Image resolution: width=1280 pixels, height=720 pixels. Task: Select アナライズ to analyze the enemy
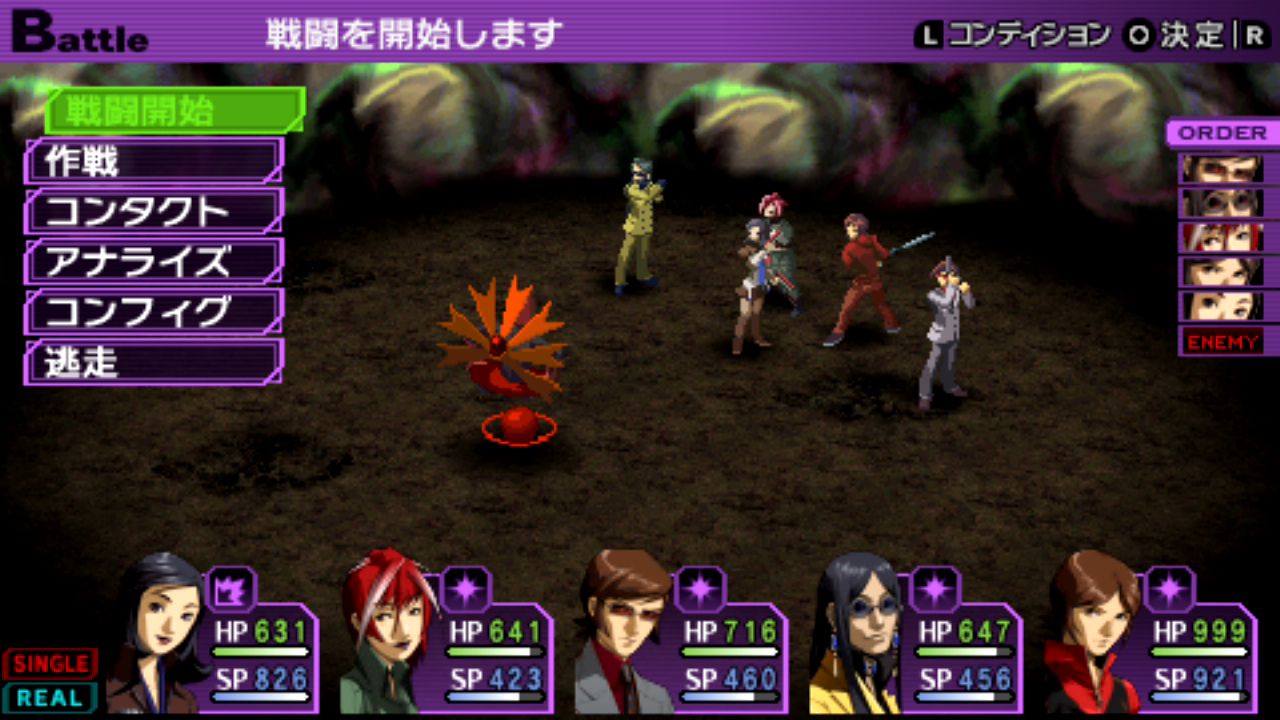pos(153,262)
